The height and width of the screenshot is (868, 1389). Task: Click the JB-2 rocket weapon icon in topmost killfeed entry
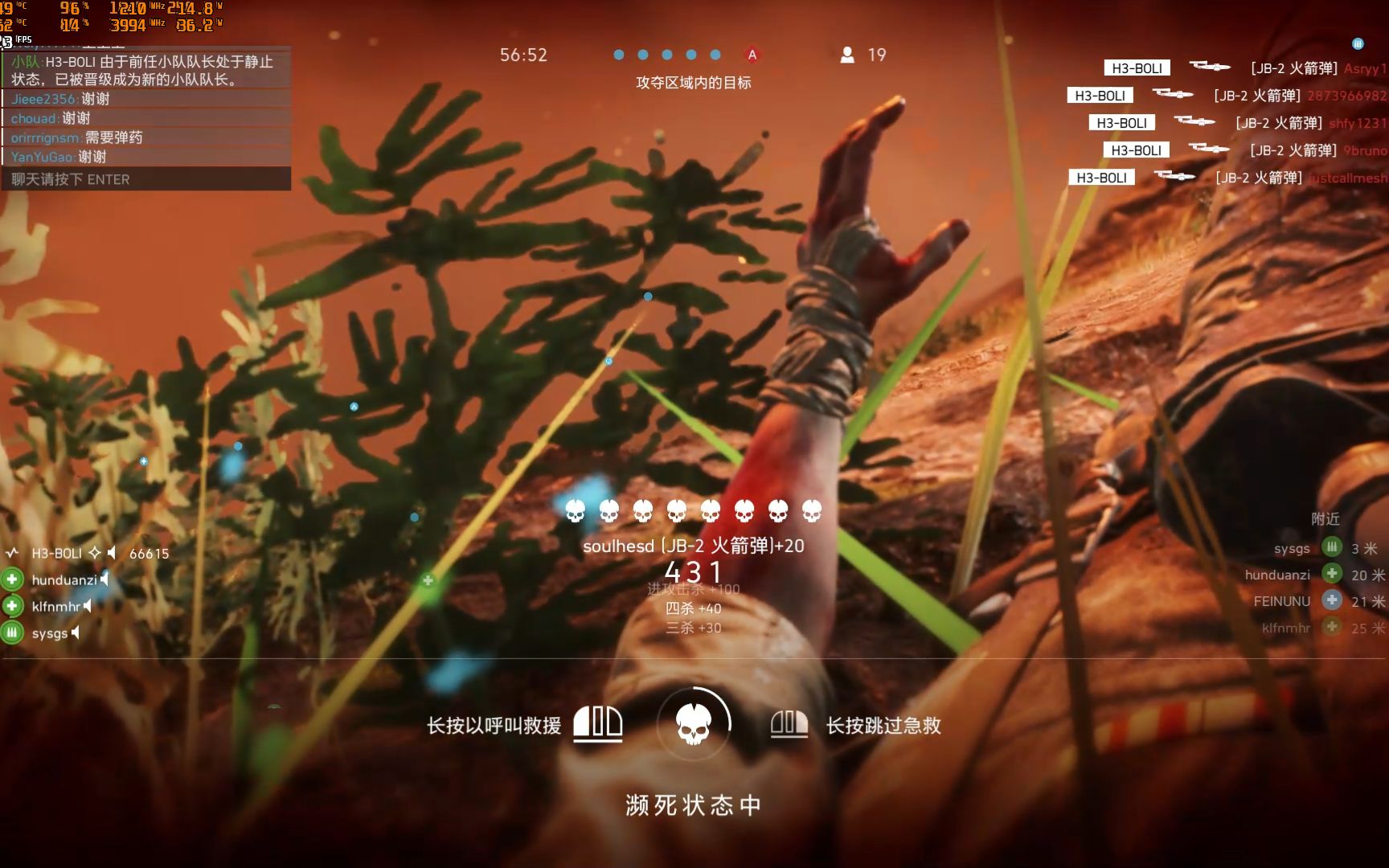[x=1211, y=68]
